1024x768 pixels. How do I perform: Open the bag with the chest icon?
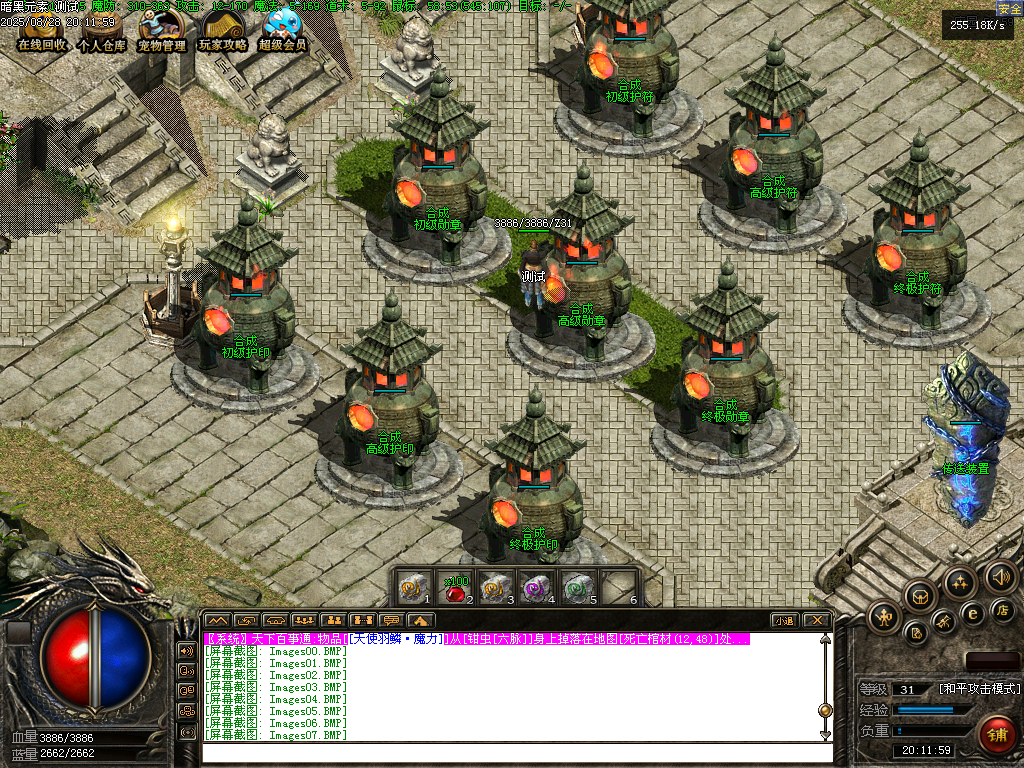920,597
